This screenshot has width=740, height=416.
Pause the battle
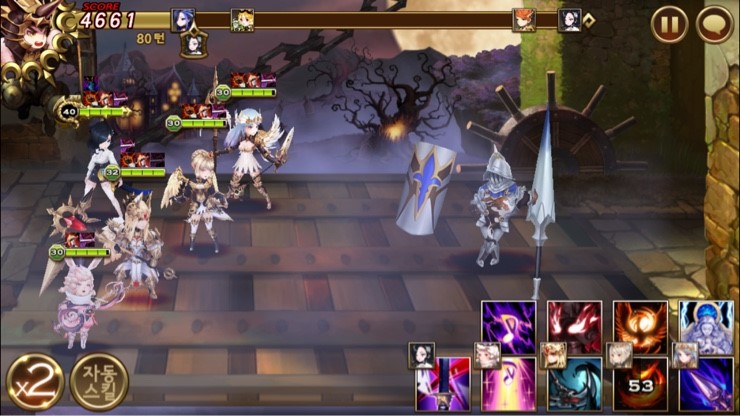(x=669, y=24)
